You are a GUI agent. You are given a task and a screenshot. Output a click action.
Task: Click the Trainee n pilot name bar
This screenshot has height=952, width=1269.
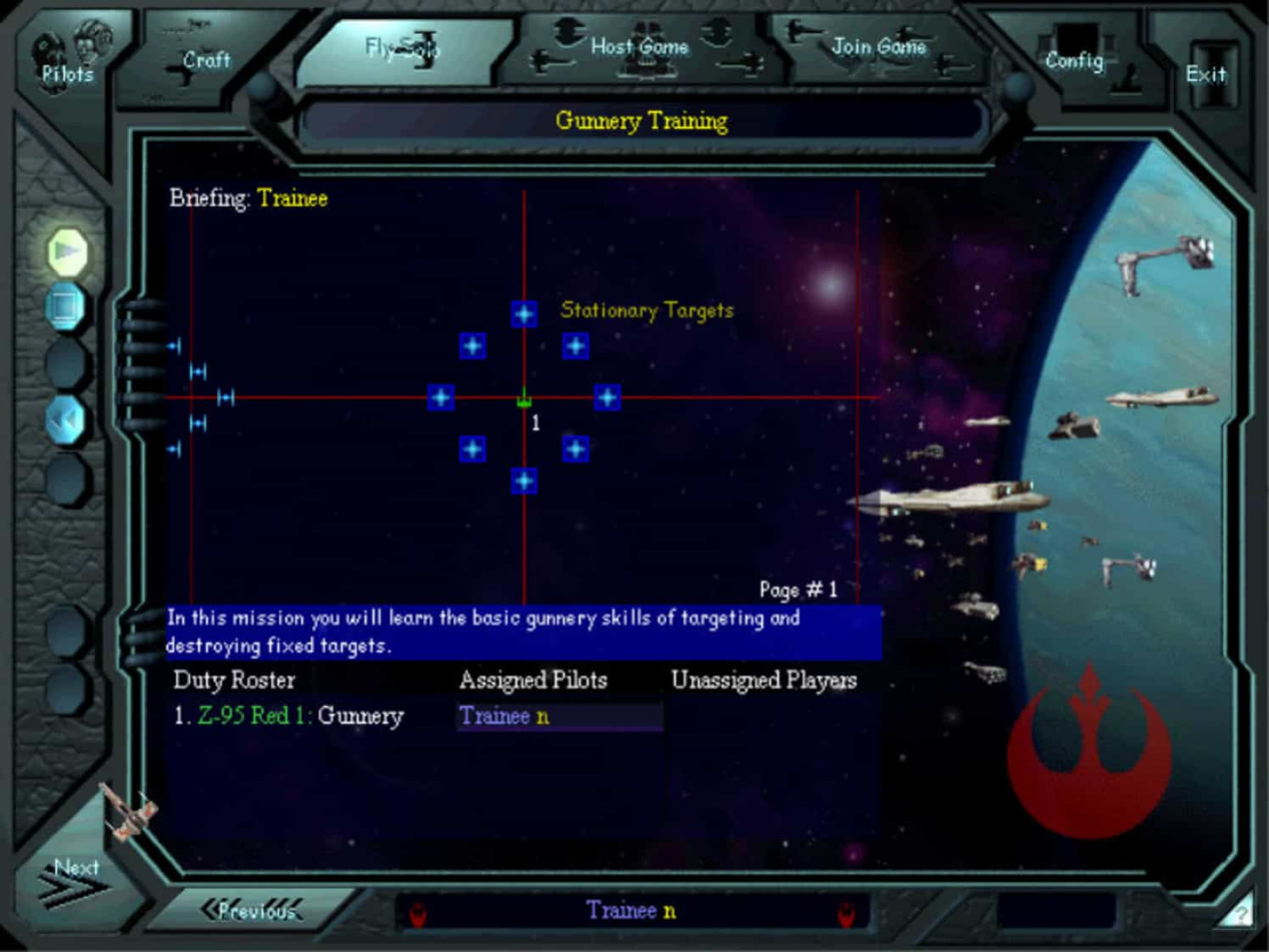(631, 911)
